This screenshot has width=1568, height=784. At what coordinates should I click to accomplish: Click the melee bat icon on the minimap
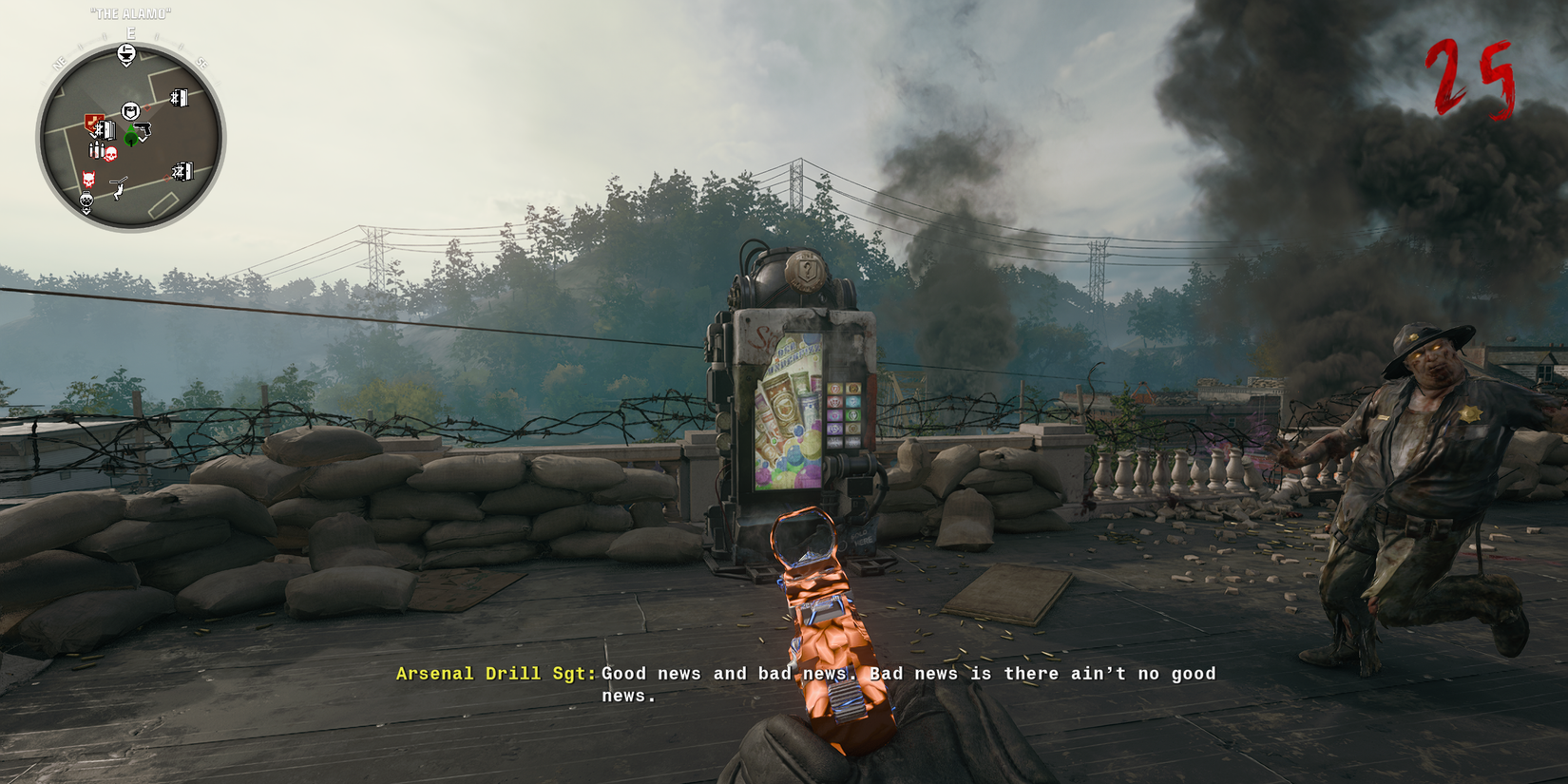118,186
